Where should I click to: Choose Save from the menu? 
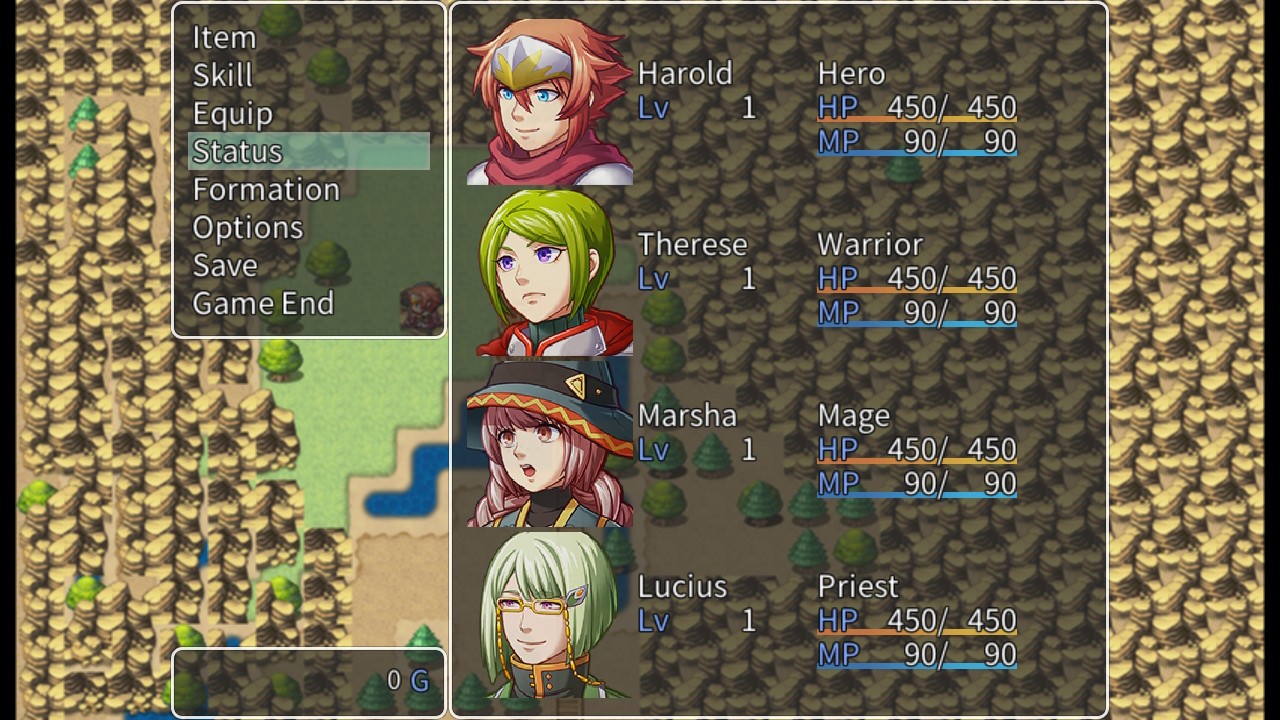[226, 265]
